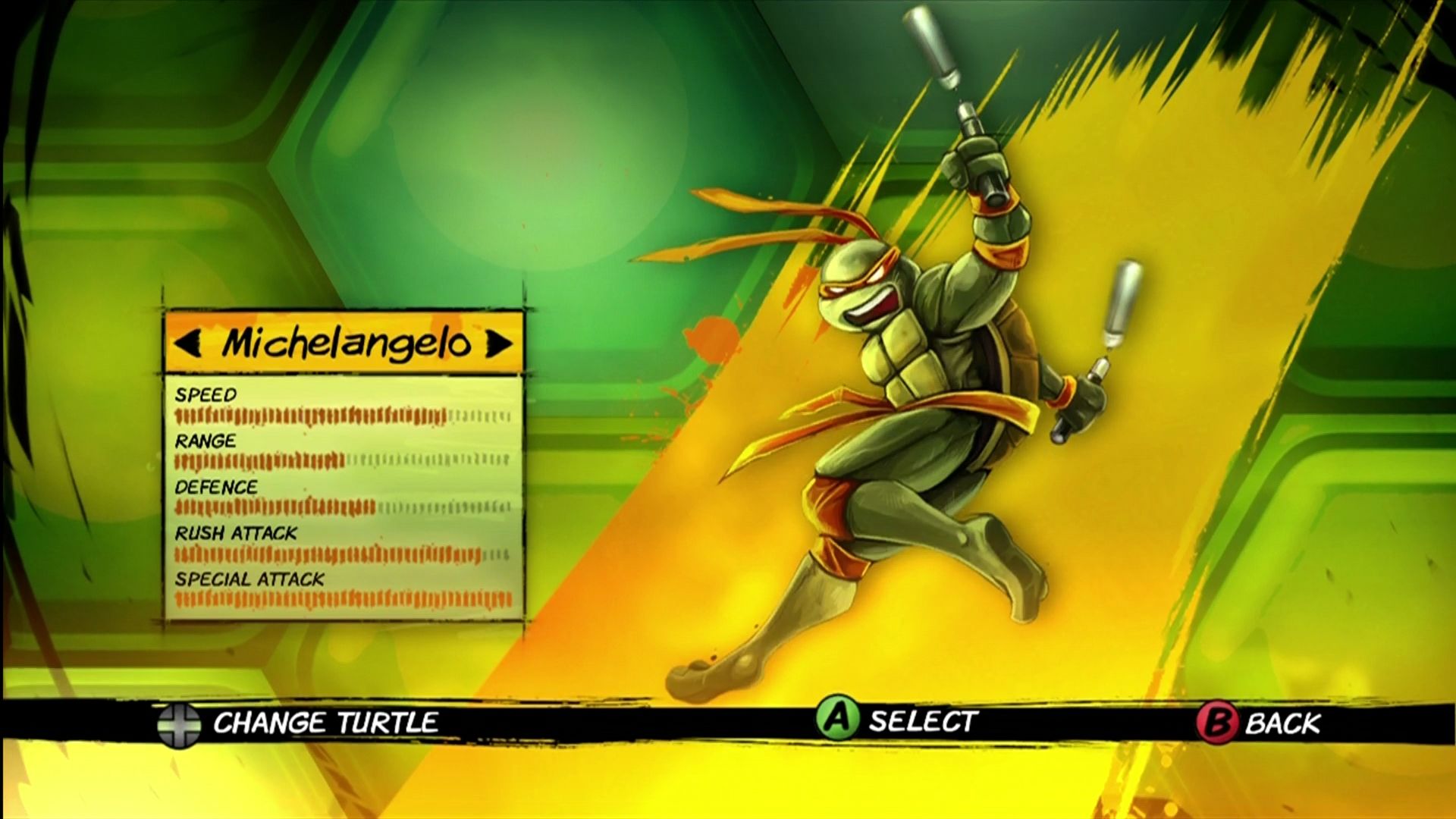
Task: Click the right arrow beside Michelangelo's name
Action: click(x=497, y=345)
